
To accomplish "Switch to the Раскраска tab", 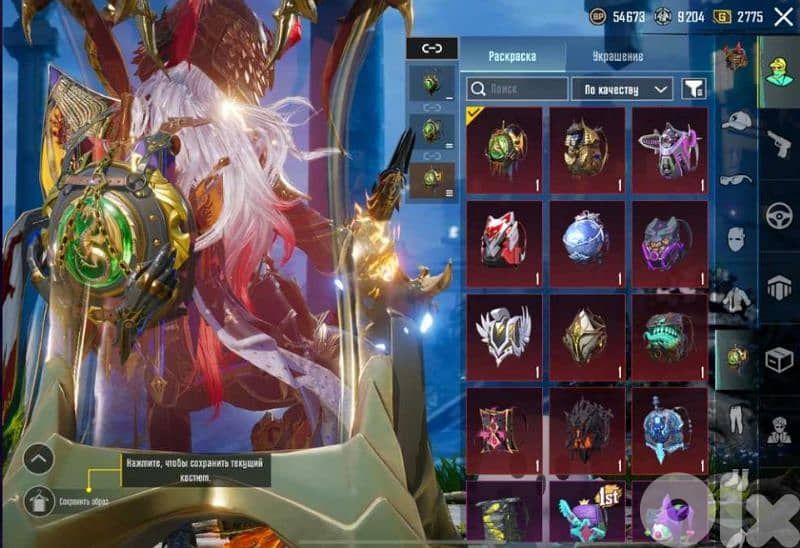I will tap(511, 56).
